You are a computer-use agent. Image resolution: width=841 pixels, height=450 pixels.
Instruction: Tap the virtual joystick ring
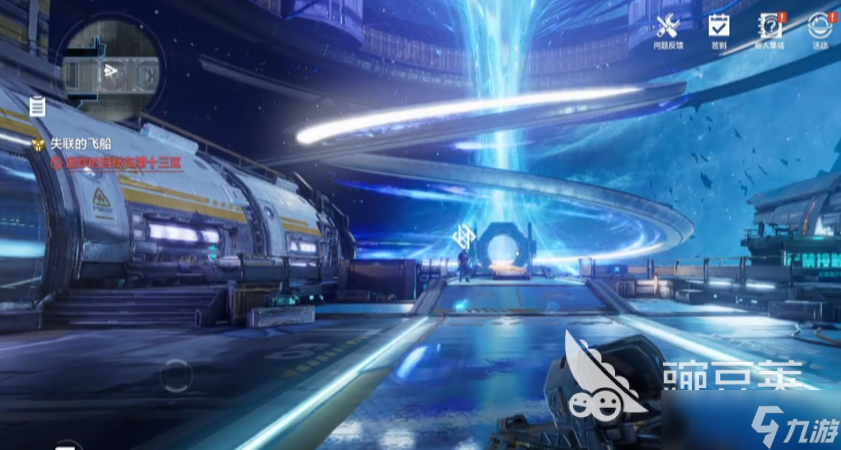tap(176, 375)
